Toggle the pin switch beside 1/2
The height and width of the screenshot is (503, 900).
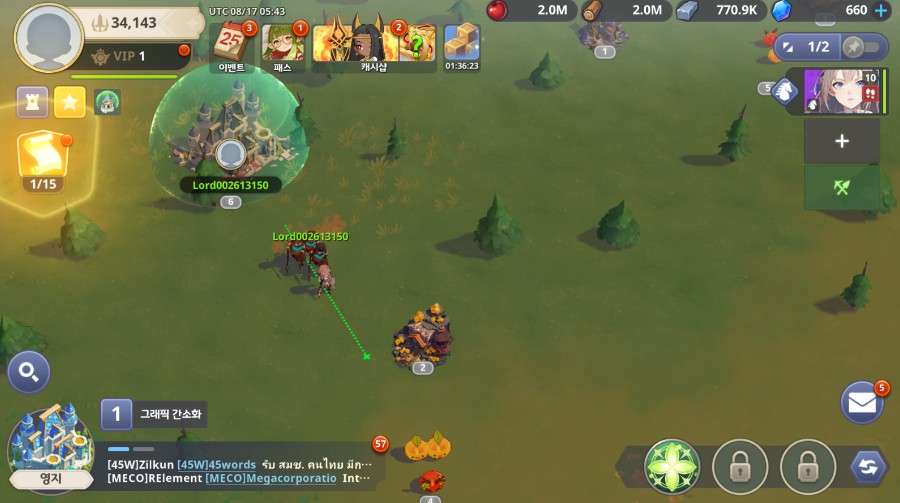(x=862, y=46)
